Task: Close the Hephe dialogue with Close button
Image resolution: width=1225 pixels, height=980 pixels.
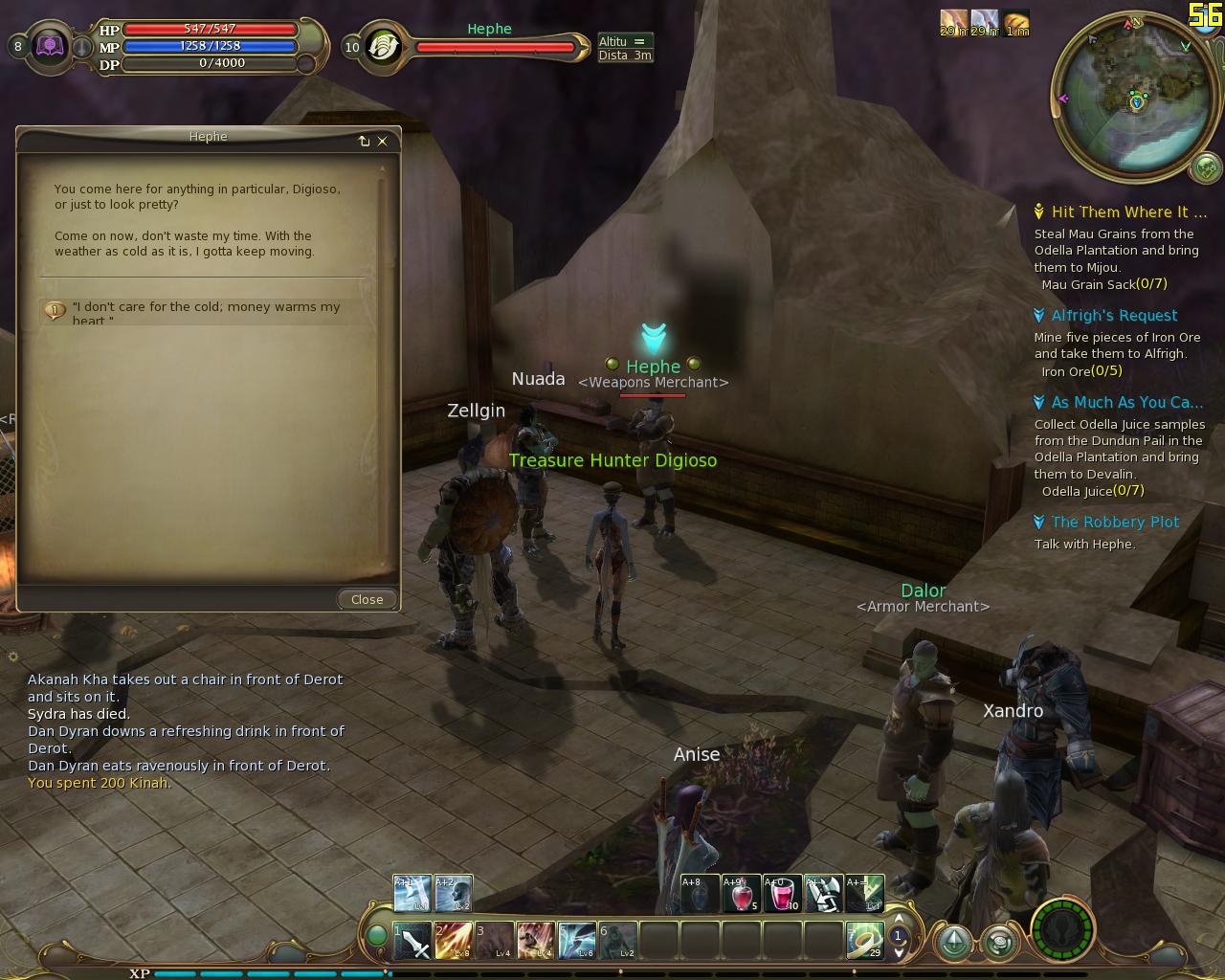Action: coord(367,599)
